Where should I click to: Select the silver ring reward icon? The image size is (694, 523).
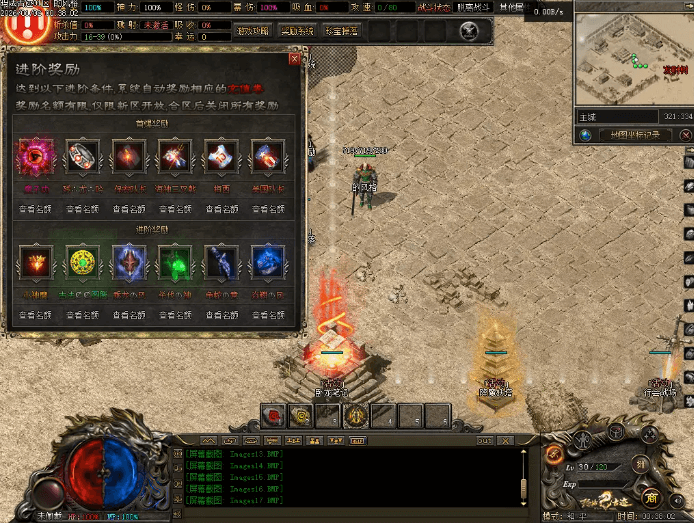82,157
